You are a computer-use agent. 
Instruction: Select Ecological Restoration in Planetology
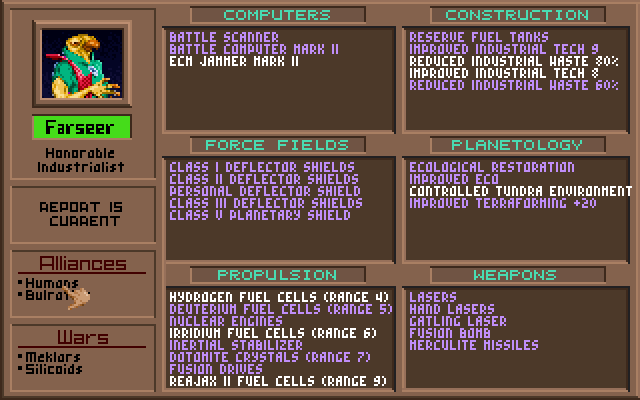click(x=491, y=167)
